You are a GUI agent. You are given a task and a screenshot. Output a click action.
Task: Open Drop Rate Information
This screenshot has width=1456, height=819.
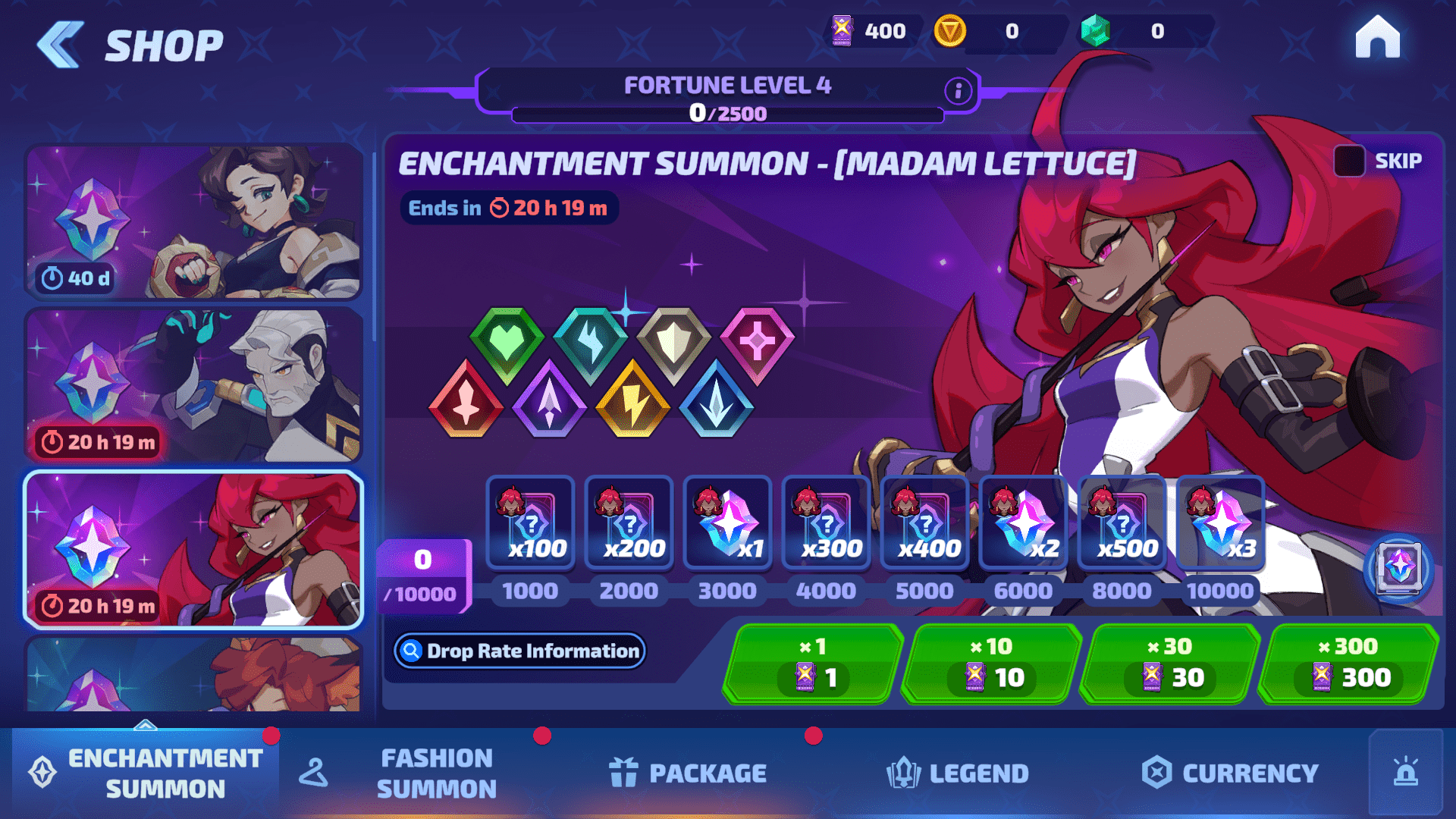[x=519, y=651]
